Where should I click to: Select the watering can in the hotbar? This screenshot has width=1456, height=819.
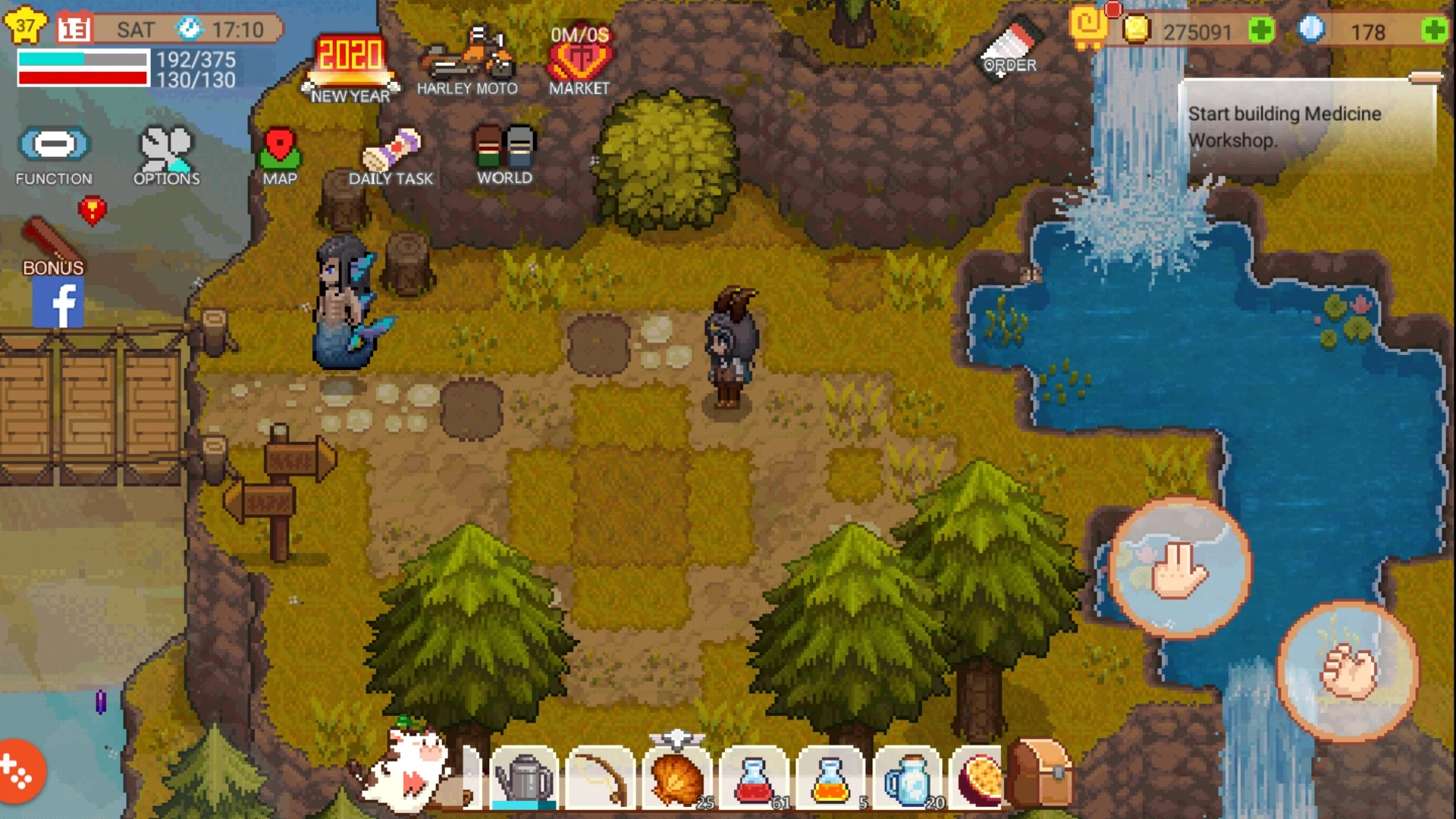[526, 777]
